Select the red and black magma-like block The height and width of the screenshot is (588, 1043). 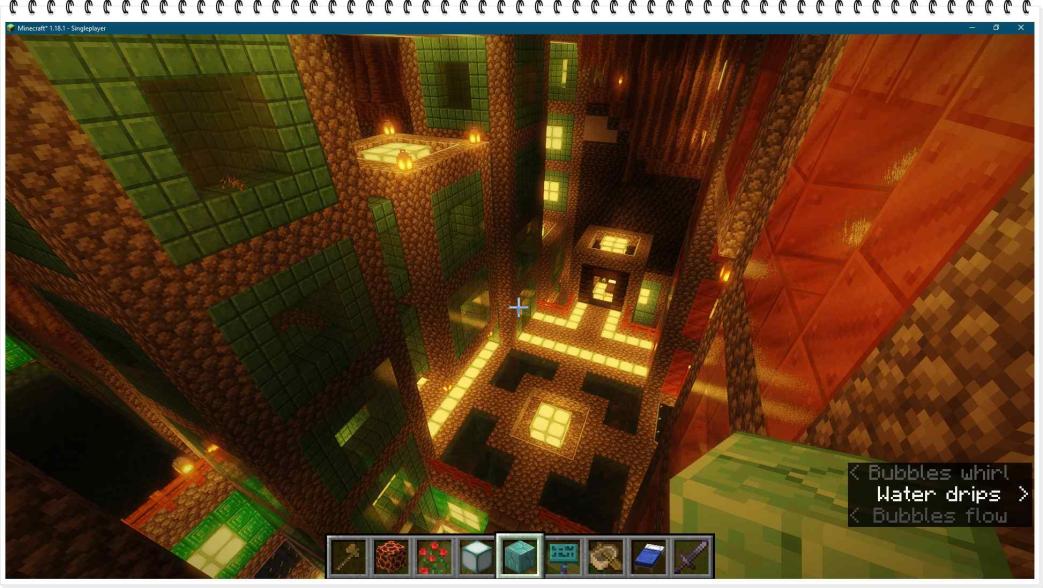click(x=392, y=556)
